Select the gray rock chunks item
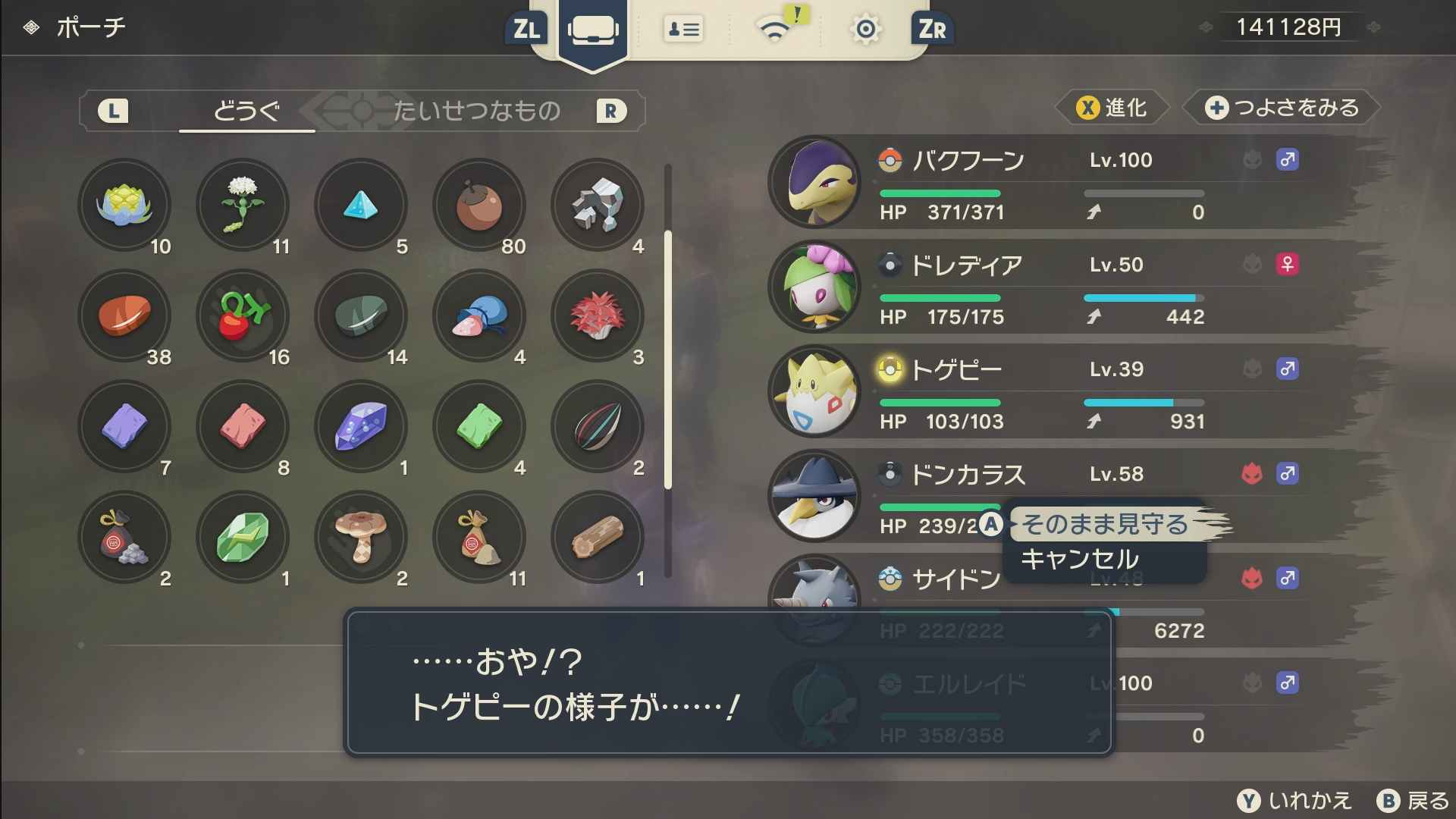Image resolution: width=1456 pixels, height=819 pixels. pyautogui.click(x=598, y=205)
